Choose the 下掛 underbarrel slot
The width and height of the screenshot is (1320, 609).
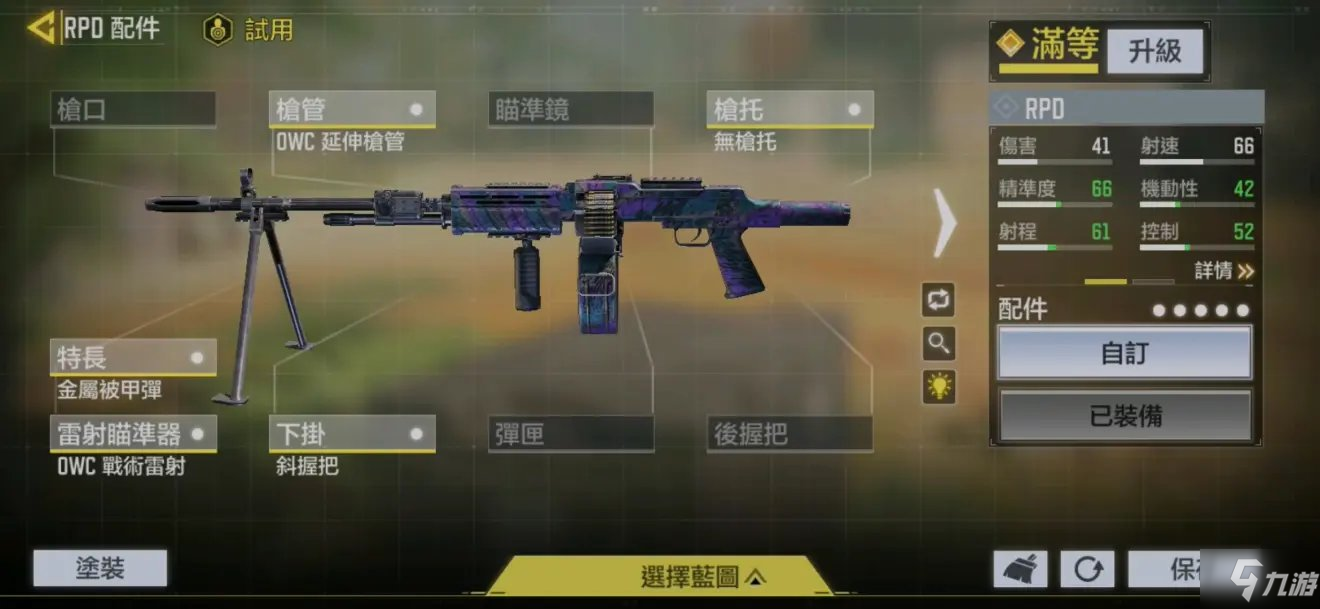coord(351,434)
